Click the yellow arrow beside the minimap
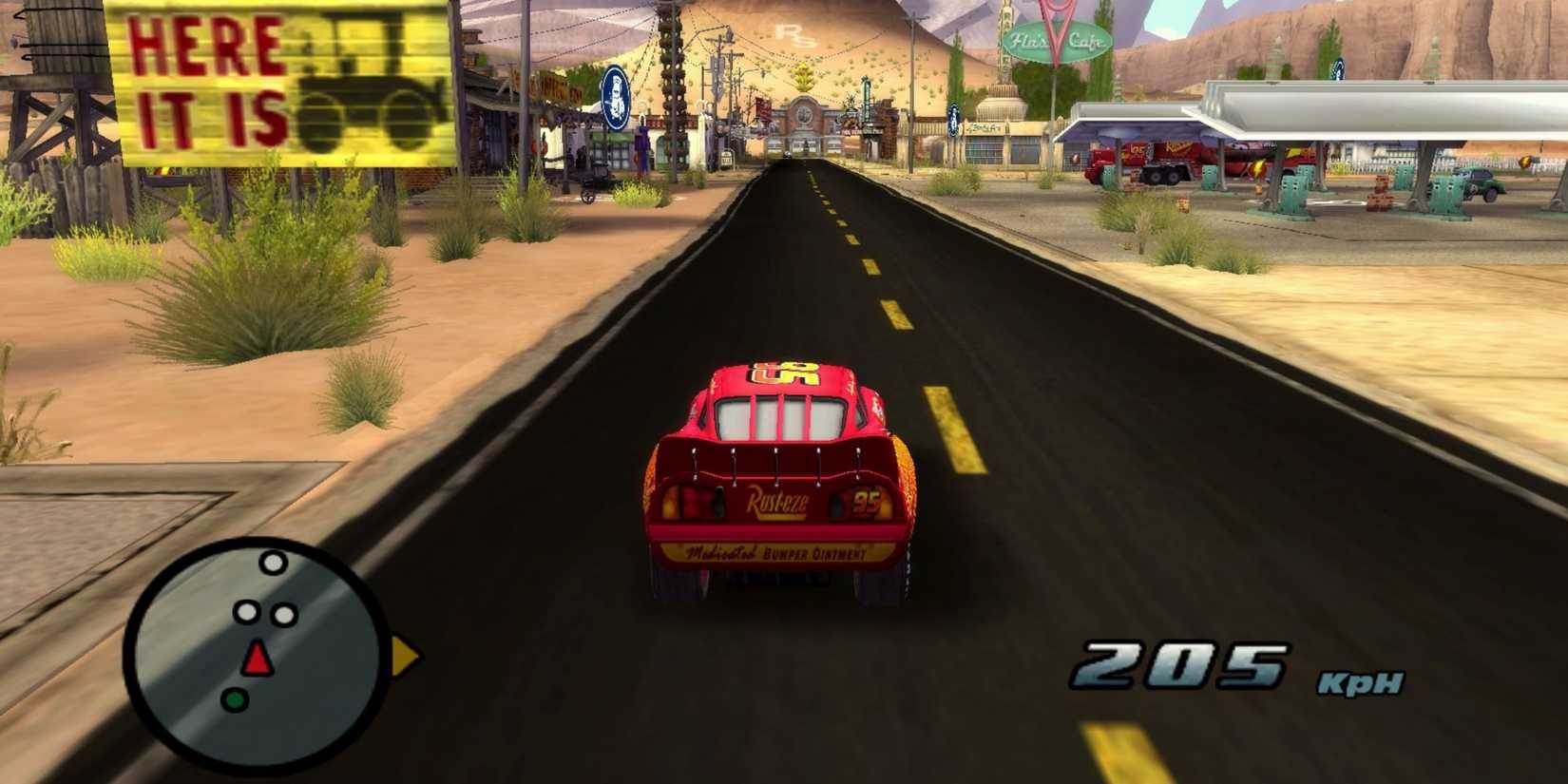1568x784 pixels. (x=403, y=654)
